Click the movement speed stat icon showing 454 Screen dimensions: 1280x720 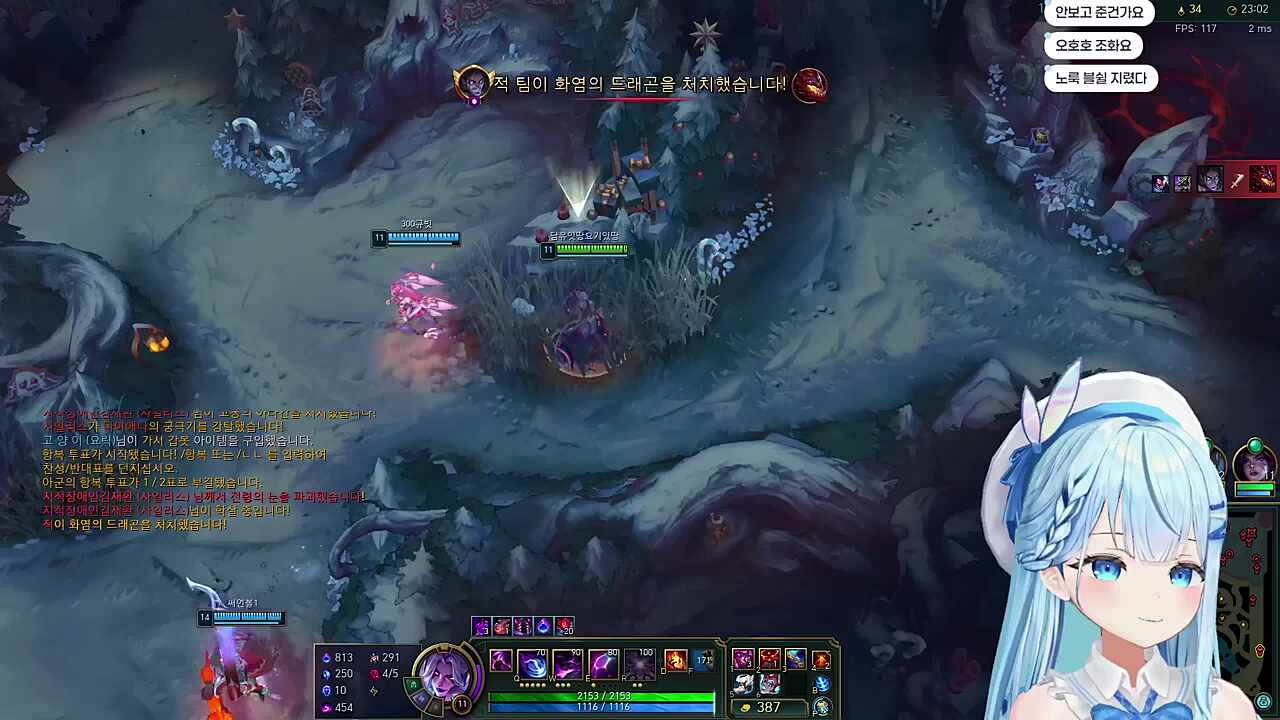[x=328, y=706]
